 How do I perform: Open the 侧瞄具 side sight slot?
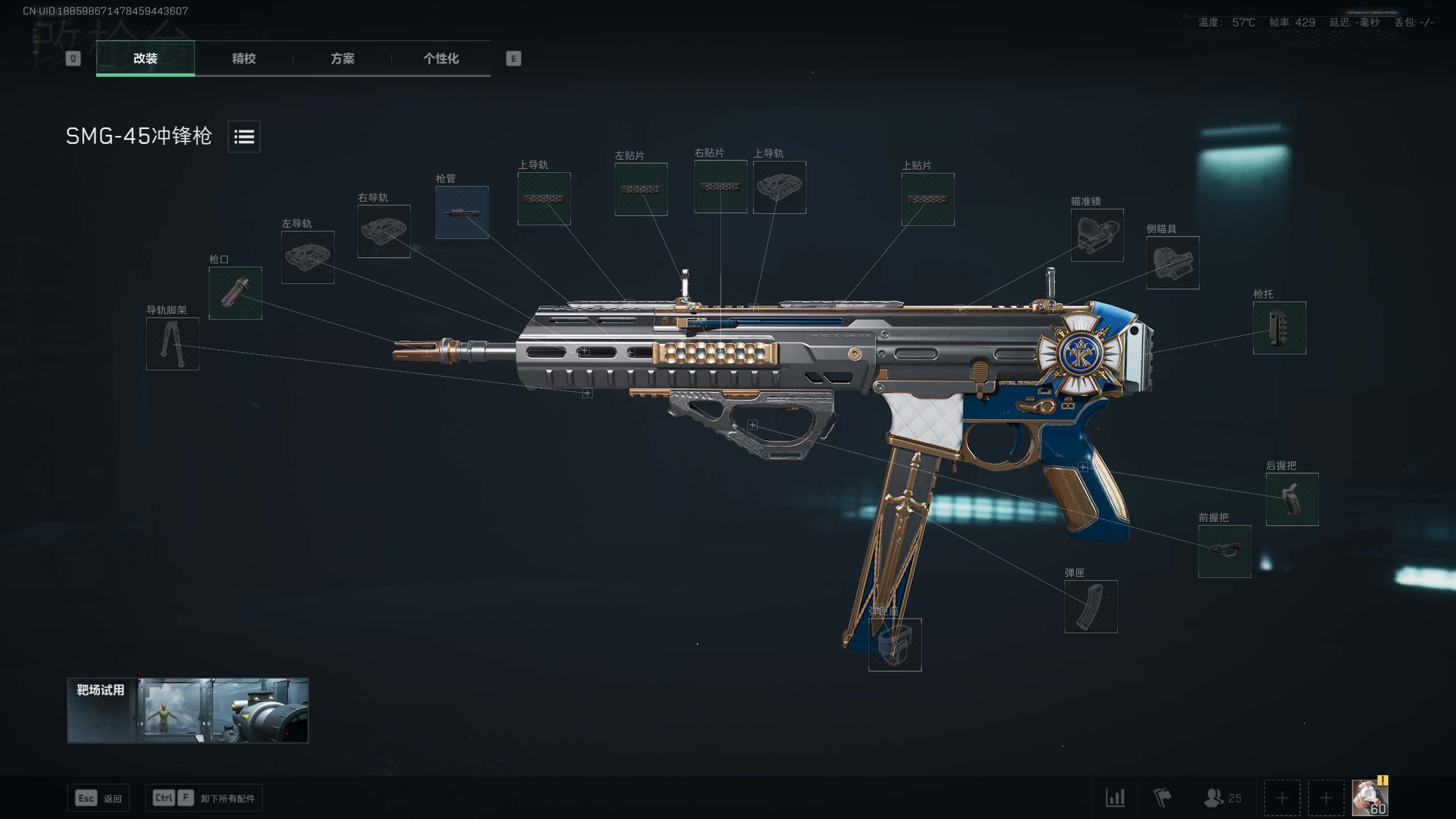[x=1173, y=263]
